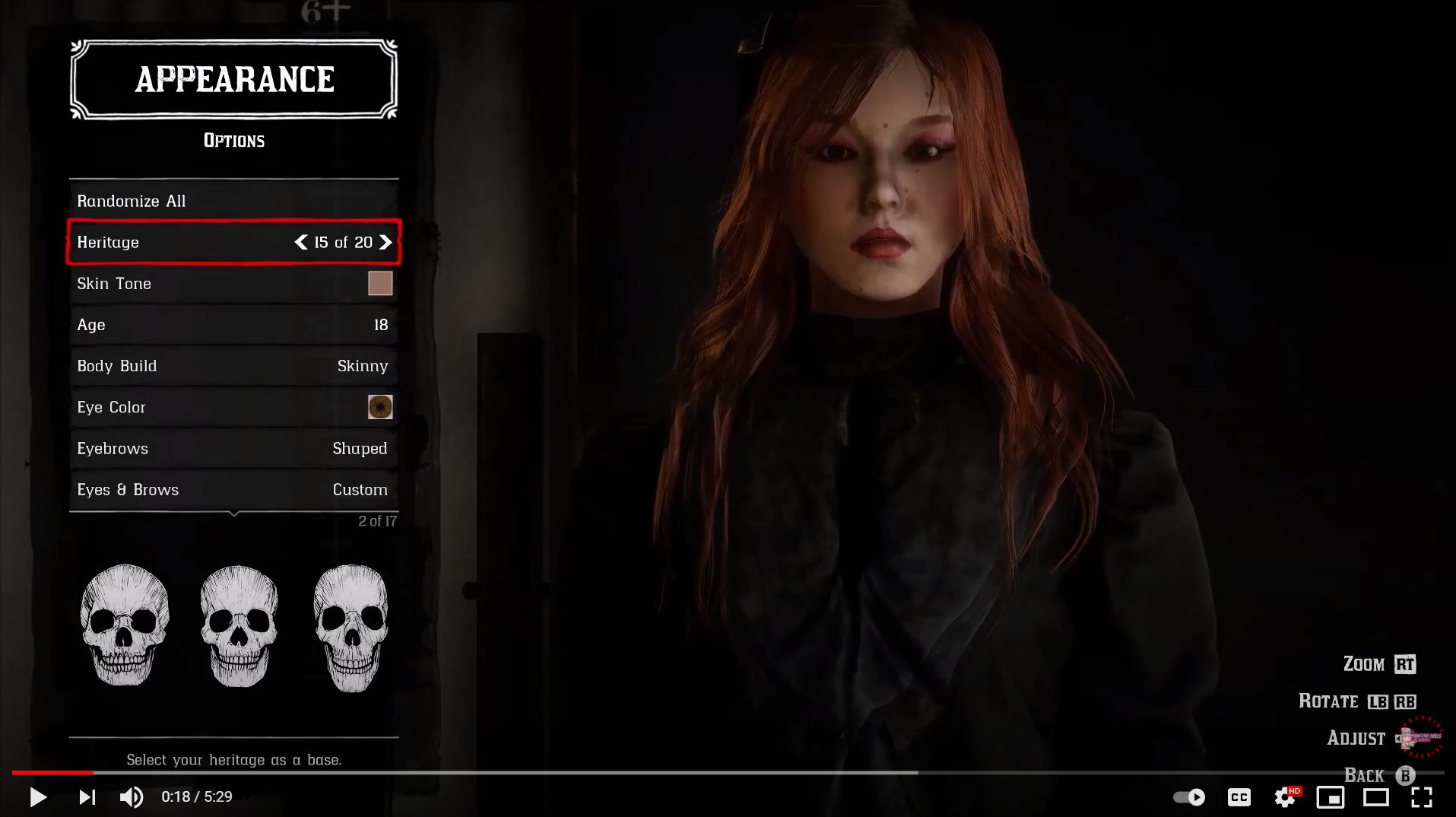
Task: Click the left chevron to previous heritage
Action: pos(301,243)
